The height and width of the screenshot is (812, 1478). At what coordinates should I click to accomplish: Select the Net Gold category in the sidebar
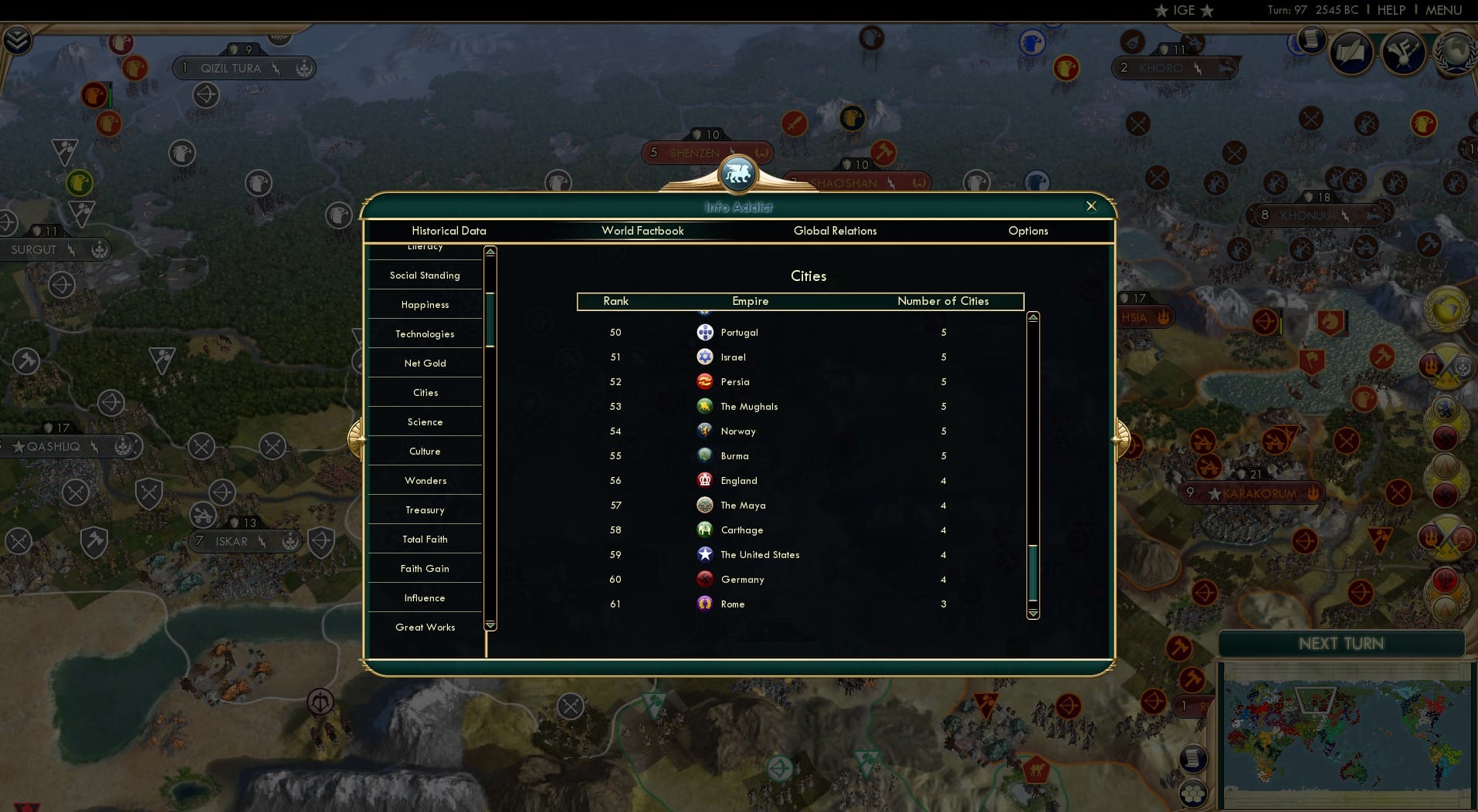[x=425, y=363]
